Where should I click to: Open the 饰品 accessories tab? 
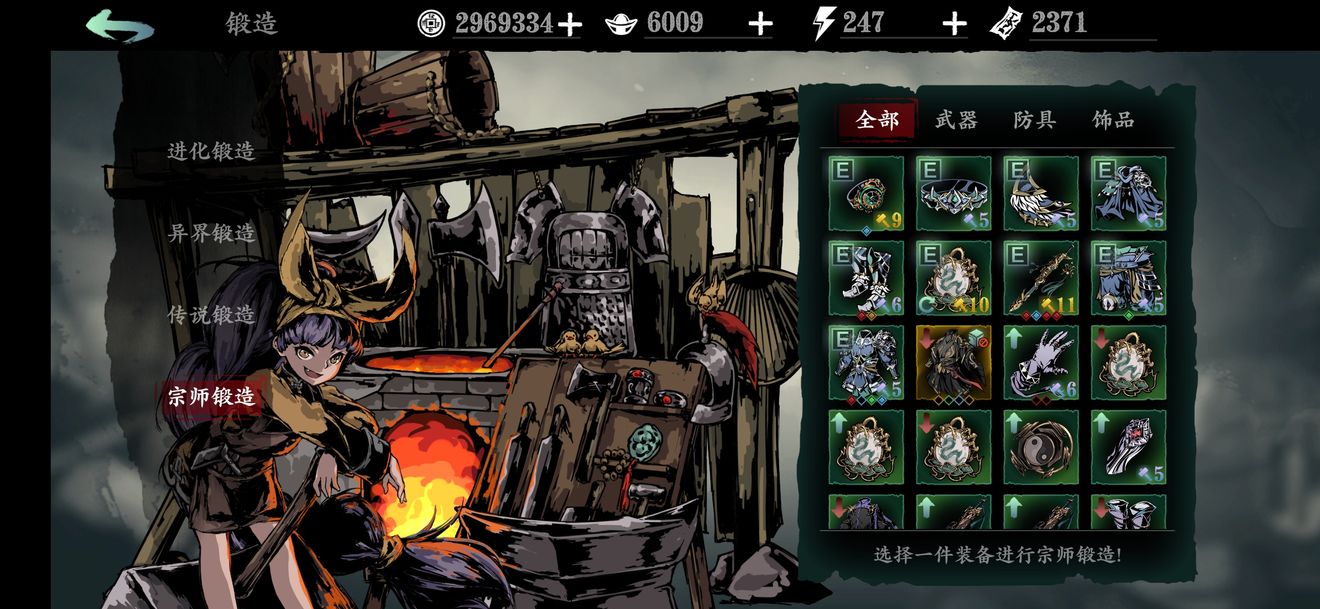pos(1113,121)
